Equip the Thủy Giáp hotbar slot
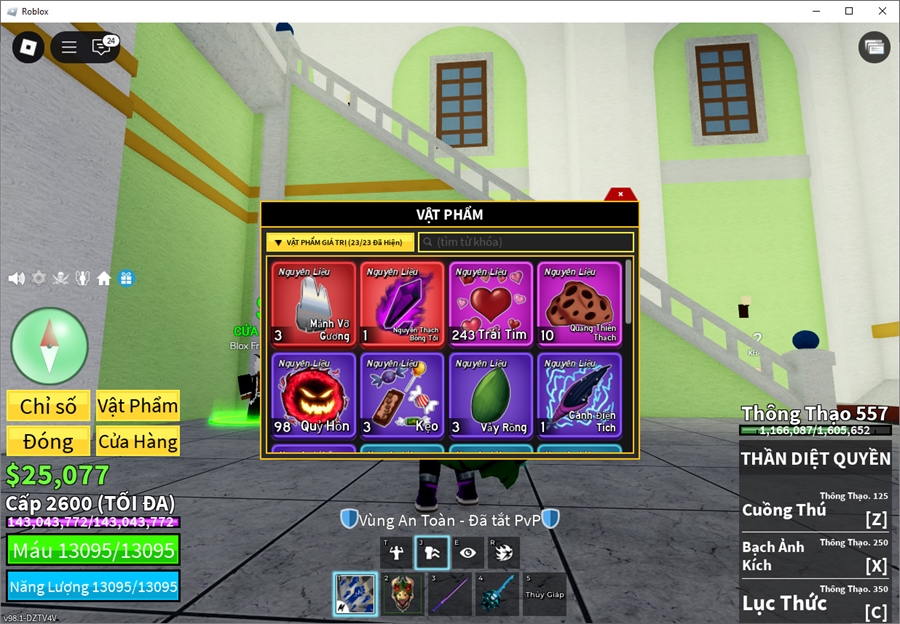 (x=544, y=593)
